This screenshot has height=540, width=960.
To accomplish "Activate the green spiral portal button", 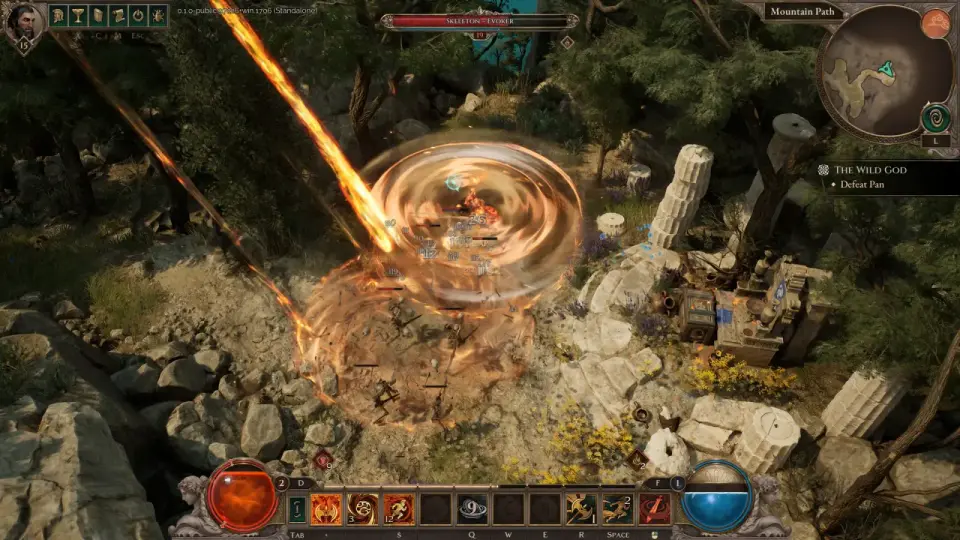I will 936,118.
